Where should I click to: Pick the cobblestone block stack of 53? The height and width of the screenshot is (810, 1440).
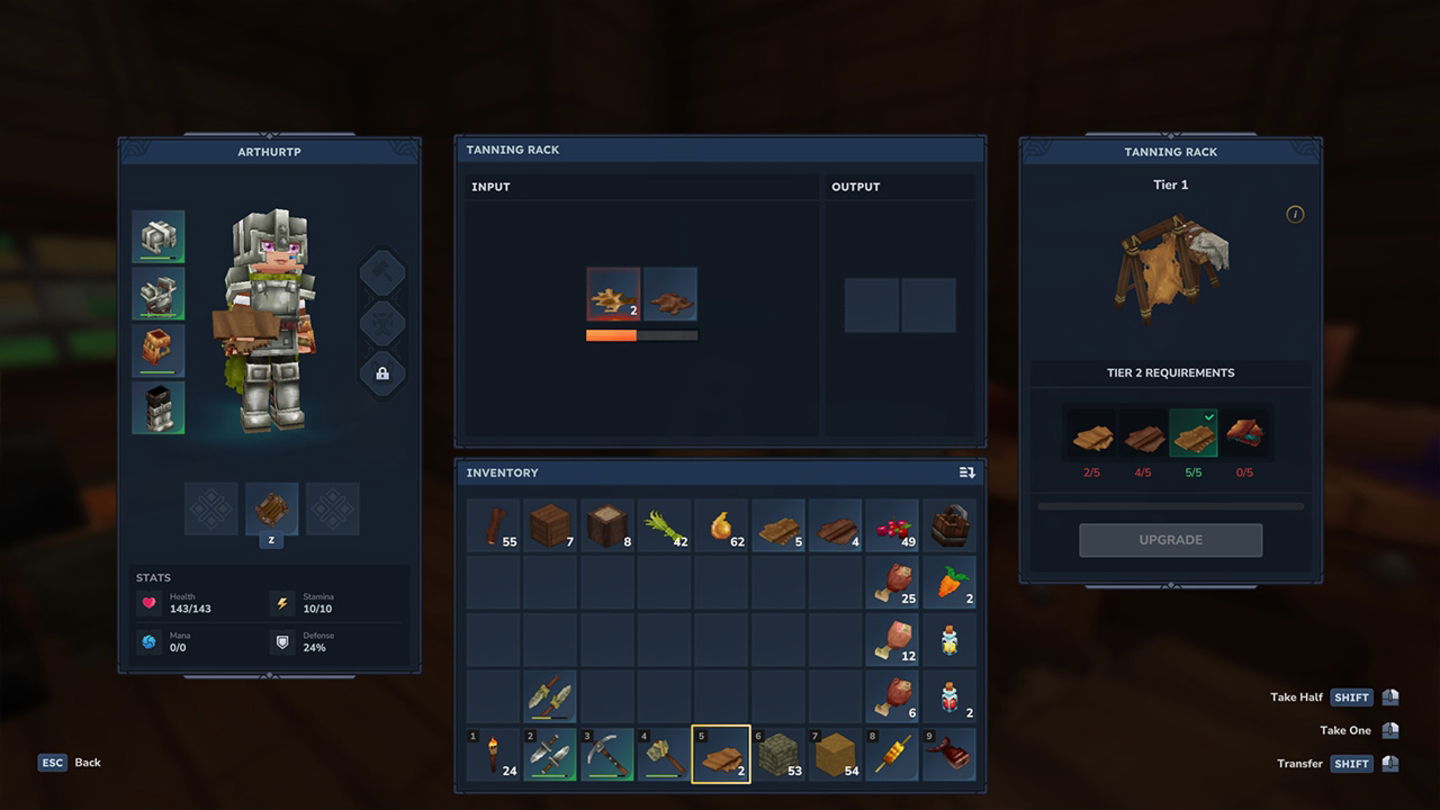778,754
